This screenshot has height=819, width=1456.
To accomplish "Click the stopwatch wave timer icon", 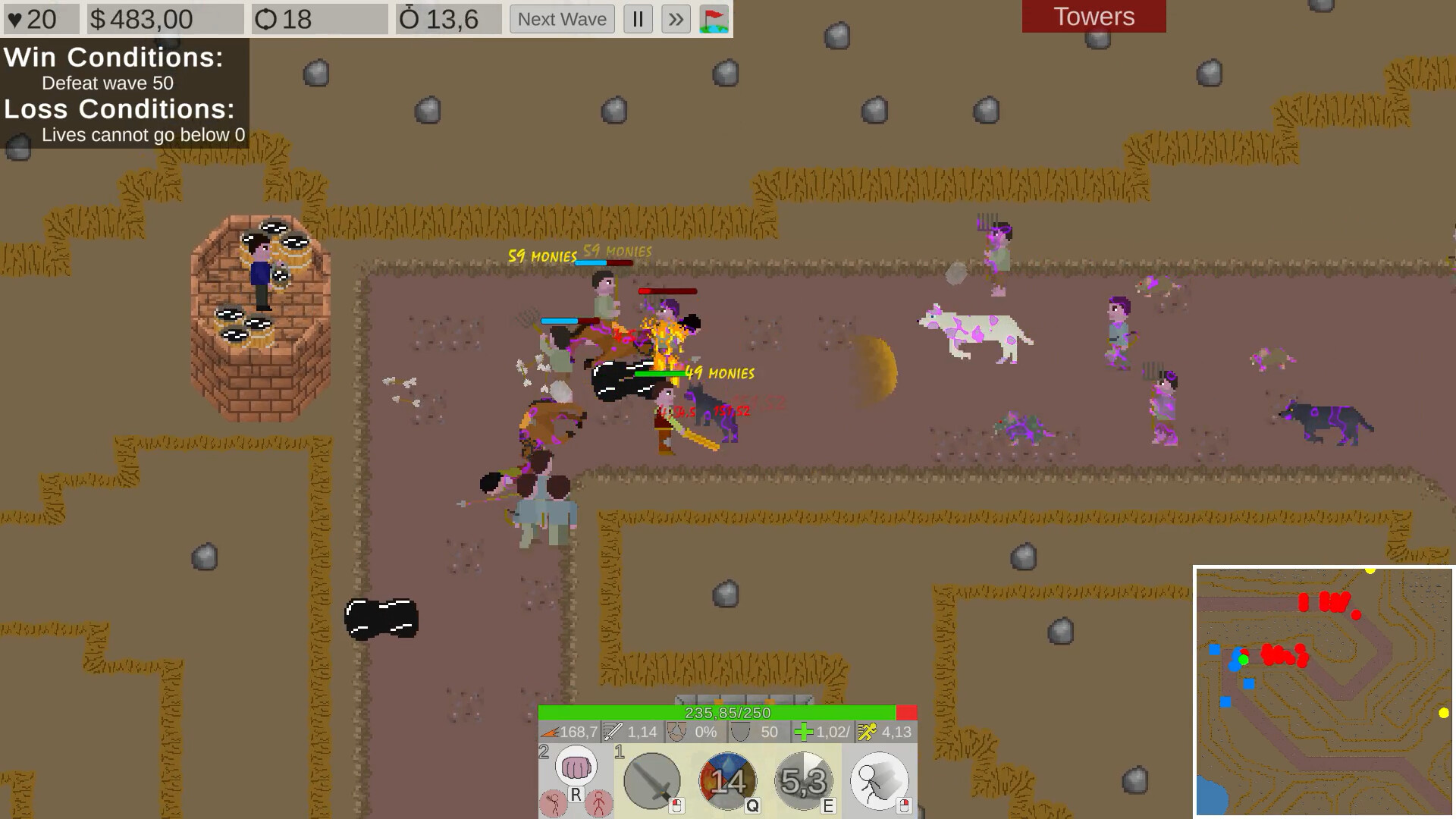I will [409, 19].
